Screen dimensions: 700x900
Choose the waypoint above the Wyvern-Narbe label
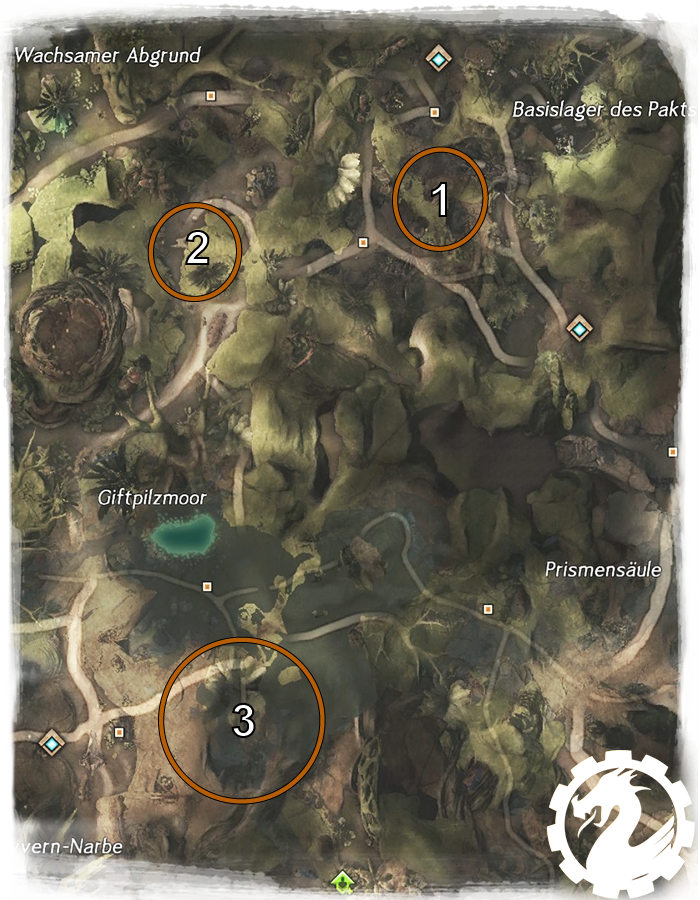click(51, 743)
